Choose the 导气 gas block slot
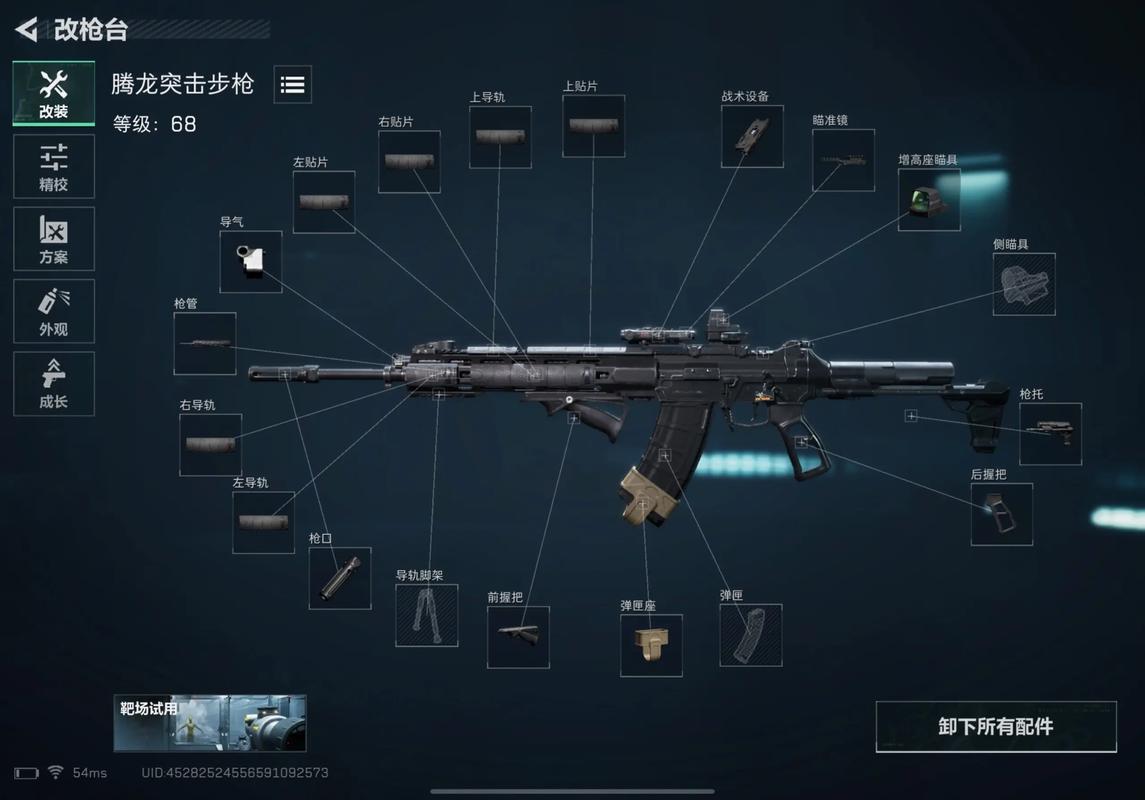 click(x=251, y=262)
